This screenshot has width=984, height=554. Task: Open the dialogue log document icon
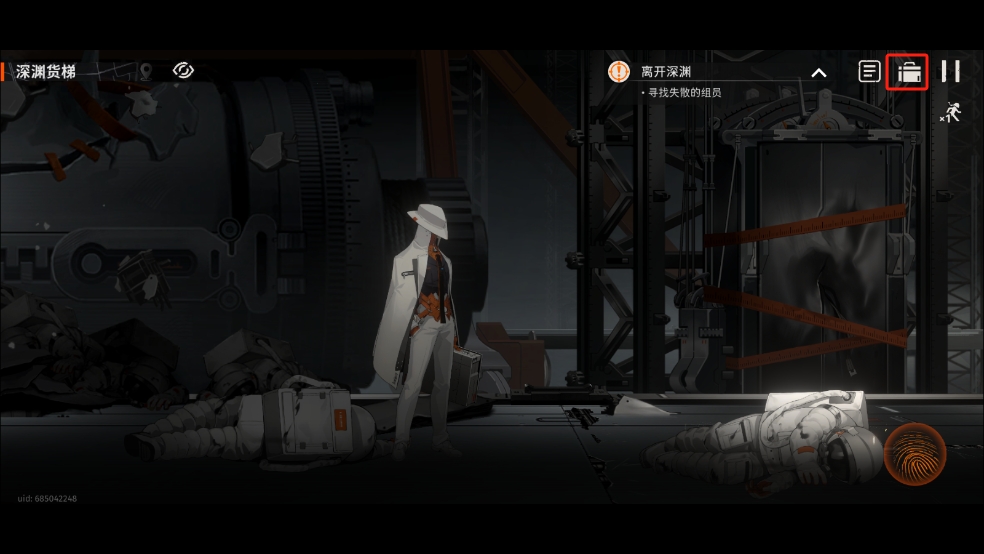click(x=870, y=71)
